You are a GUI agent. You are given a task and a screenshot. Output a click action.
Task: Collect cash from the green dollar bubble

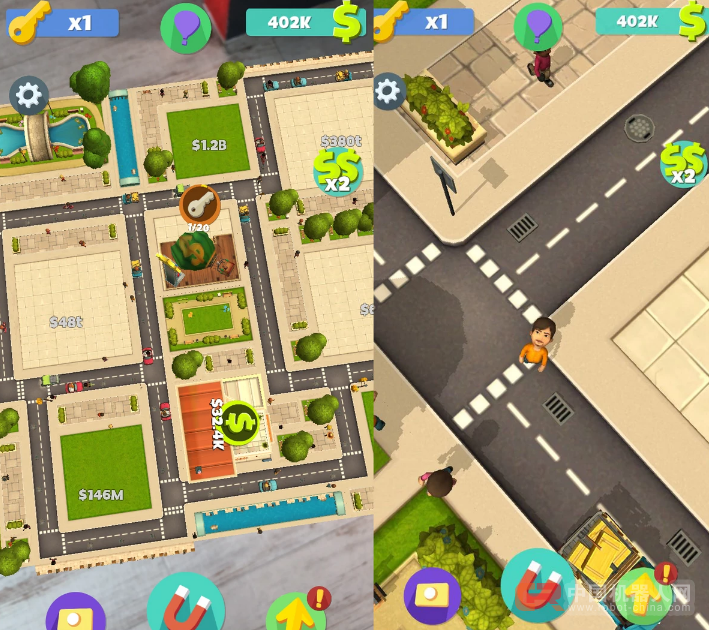[x=239, y=421]
